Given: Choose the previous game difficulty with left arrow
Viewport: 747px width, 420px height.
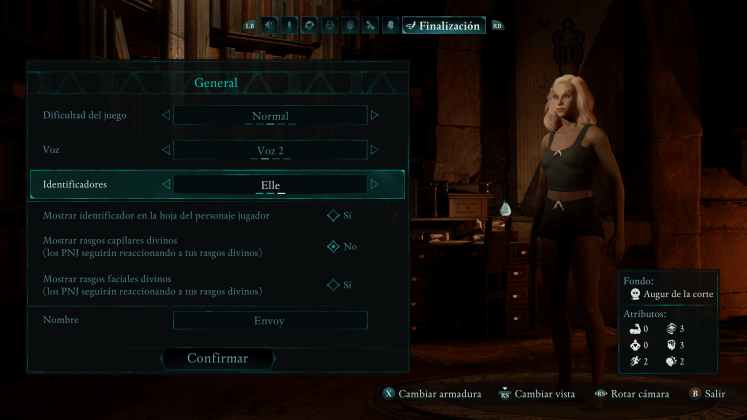Looking at the screenshot, I should [166, 116].
